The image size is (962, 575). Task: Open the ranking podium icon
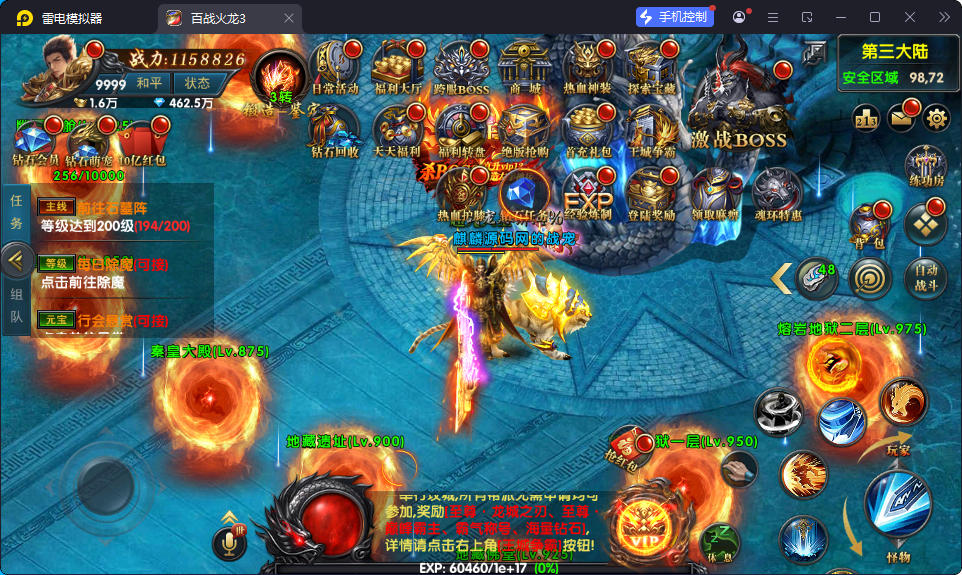pos(866,119)
